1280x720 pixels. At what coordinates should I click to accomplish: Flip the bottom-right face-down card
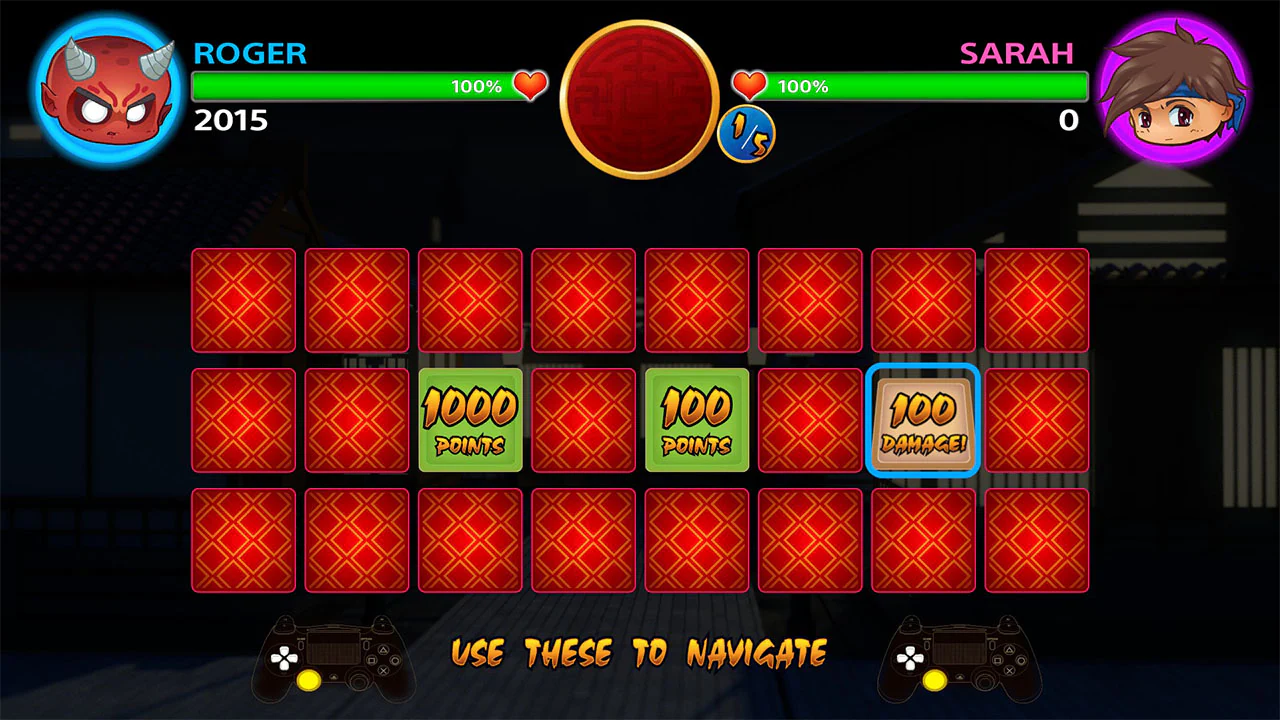[x=1036, y=540]
